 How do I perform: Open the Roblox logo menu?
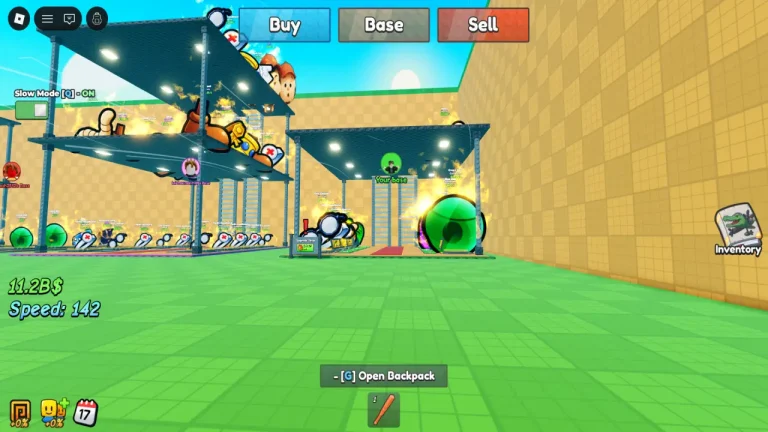click(17, 18)
